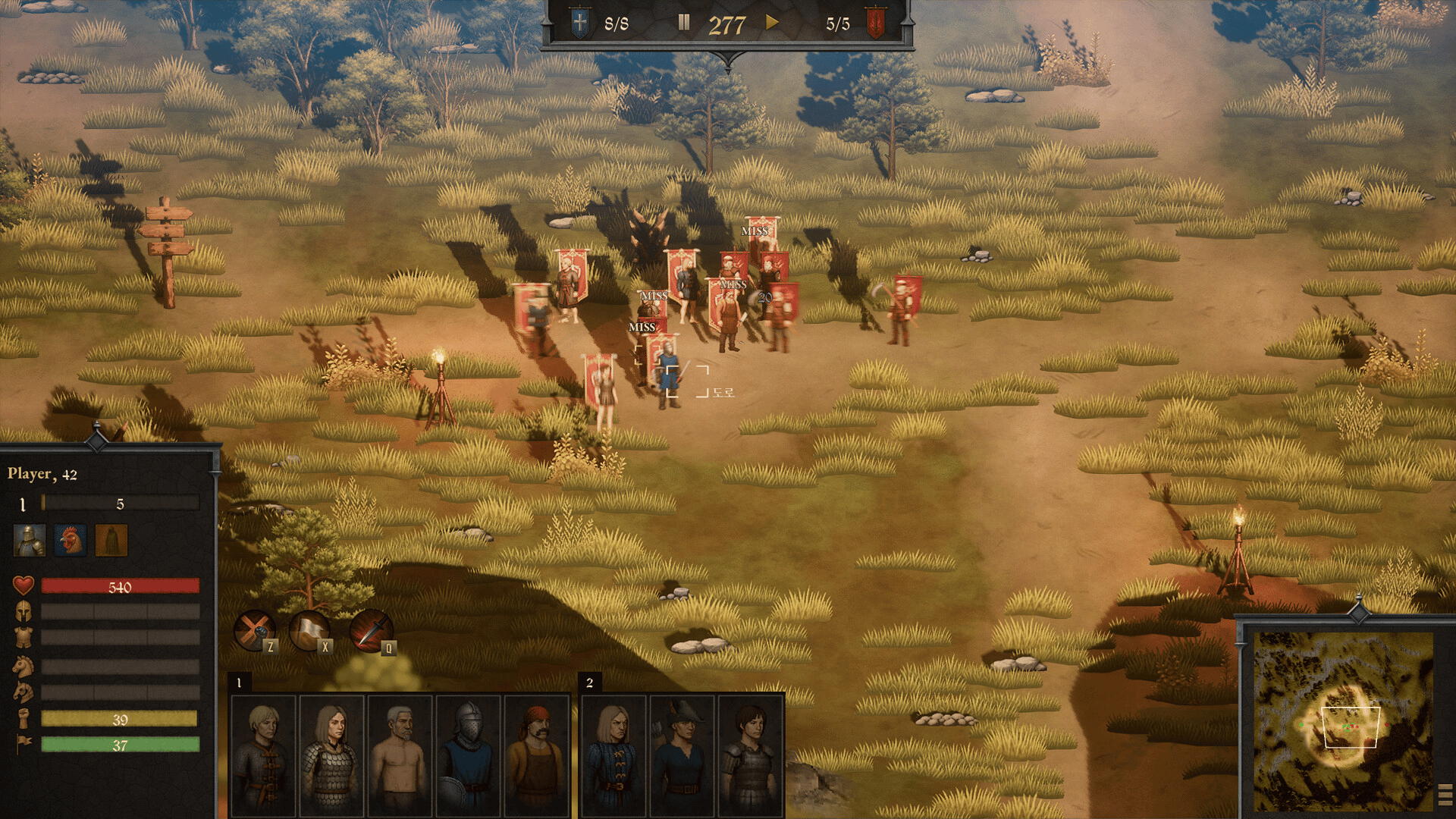Select the red sword enemy banner
Viewport: 1456px width, 819px height.
(x=876, y=24)
